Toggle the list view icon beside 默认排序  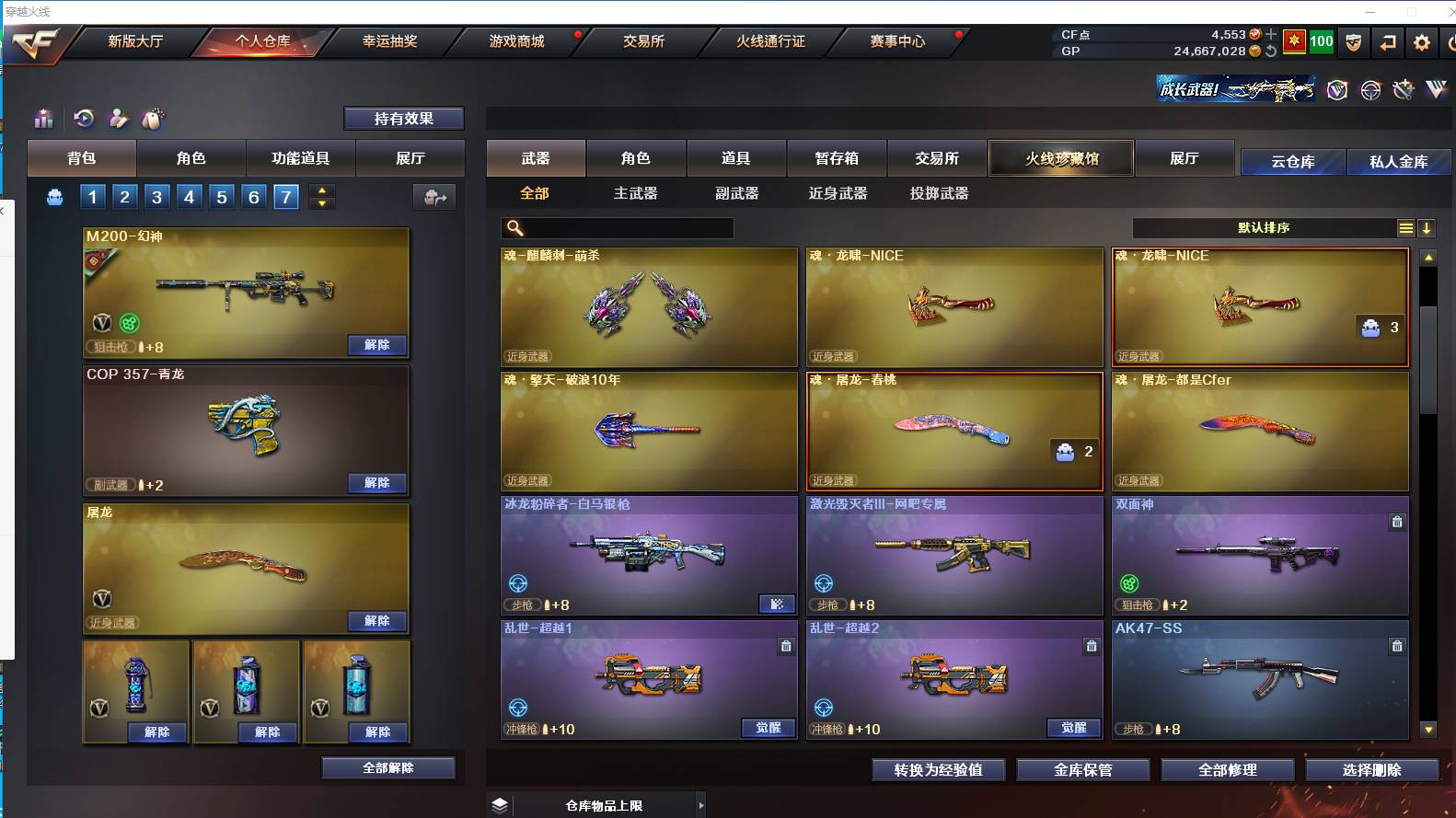coord(1406,228)
